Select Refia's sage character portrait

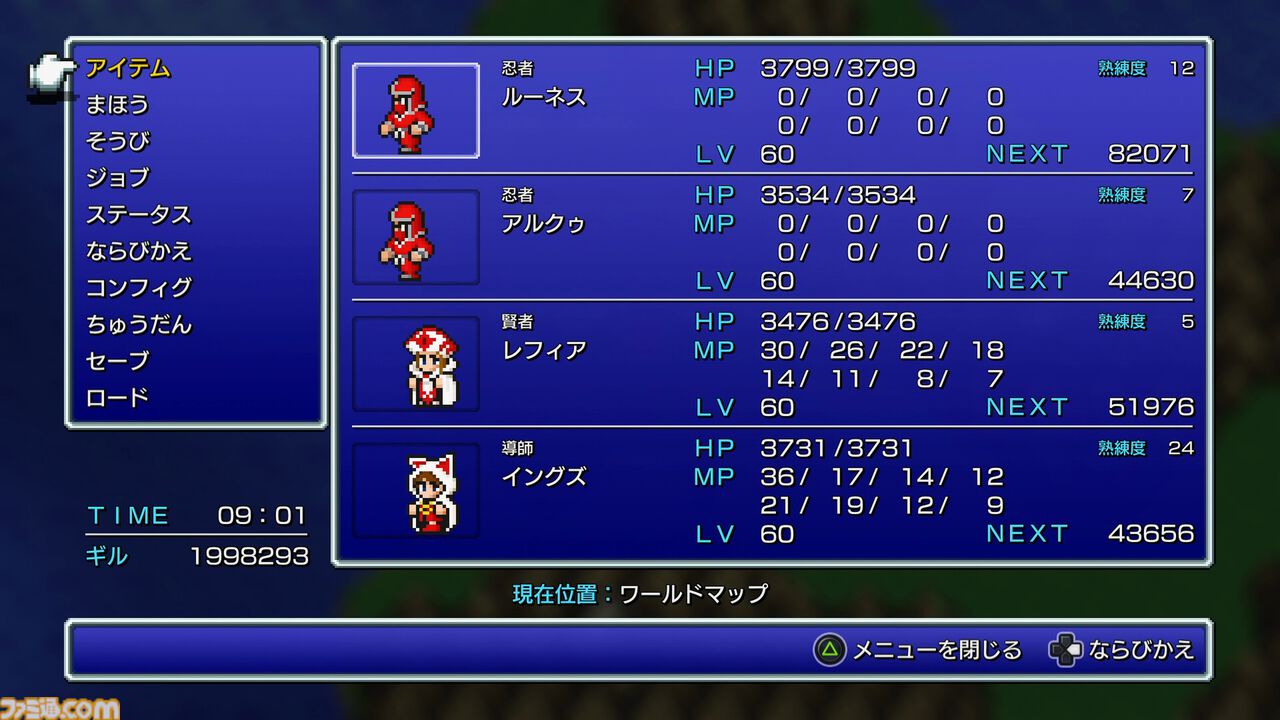tap(415, 363)
